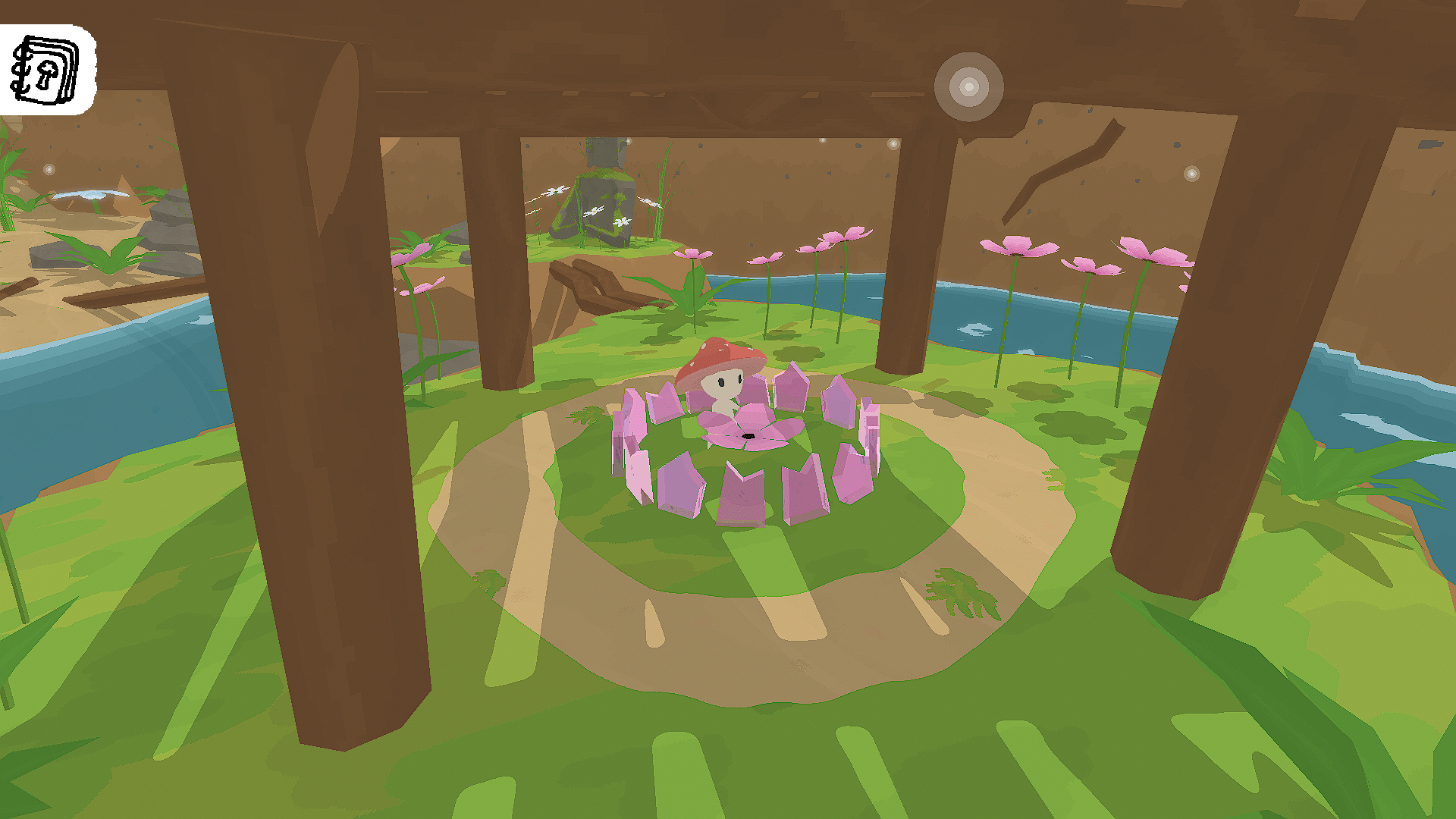The height and width of the screenshot is (819, 1456).
Task: Click the key symbol on the journal cover
Action: [47, 74]
